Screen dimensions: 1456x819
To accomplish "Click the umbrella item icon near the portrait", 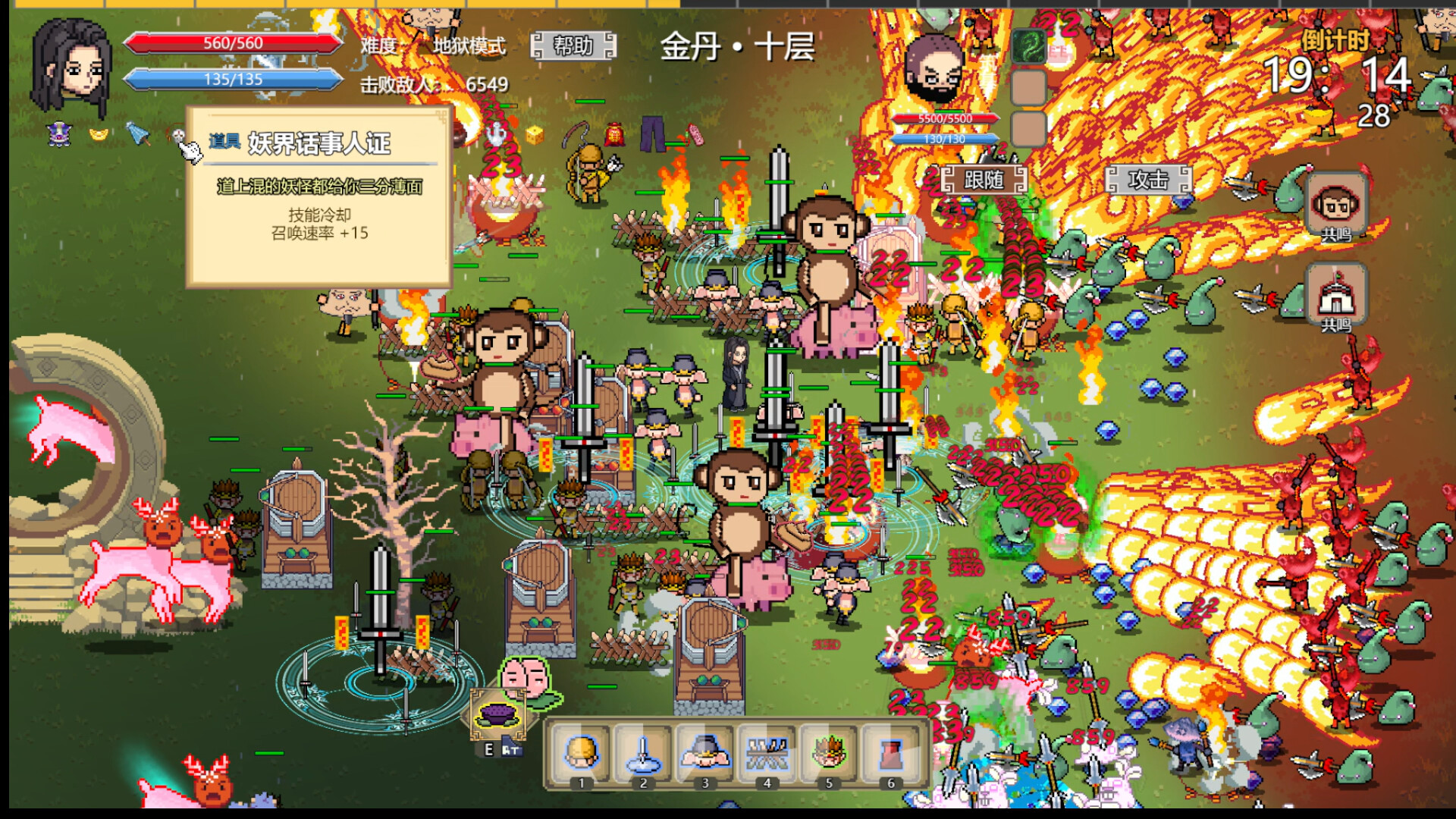I will click(x=139, y=134).
